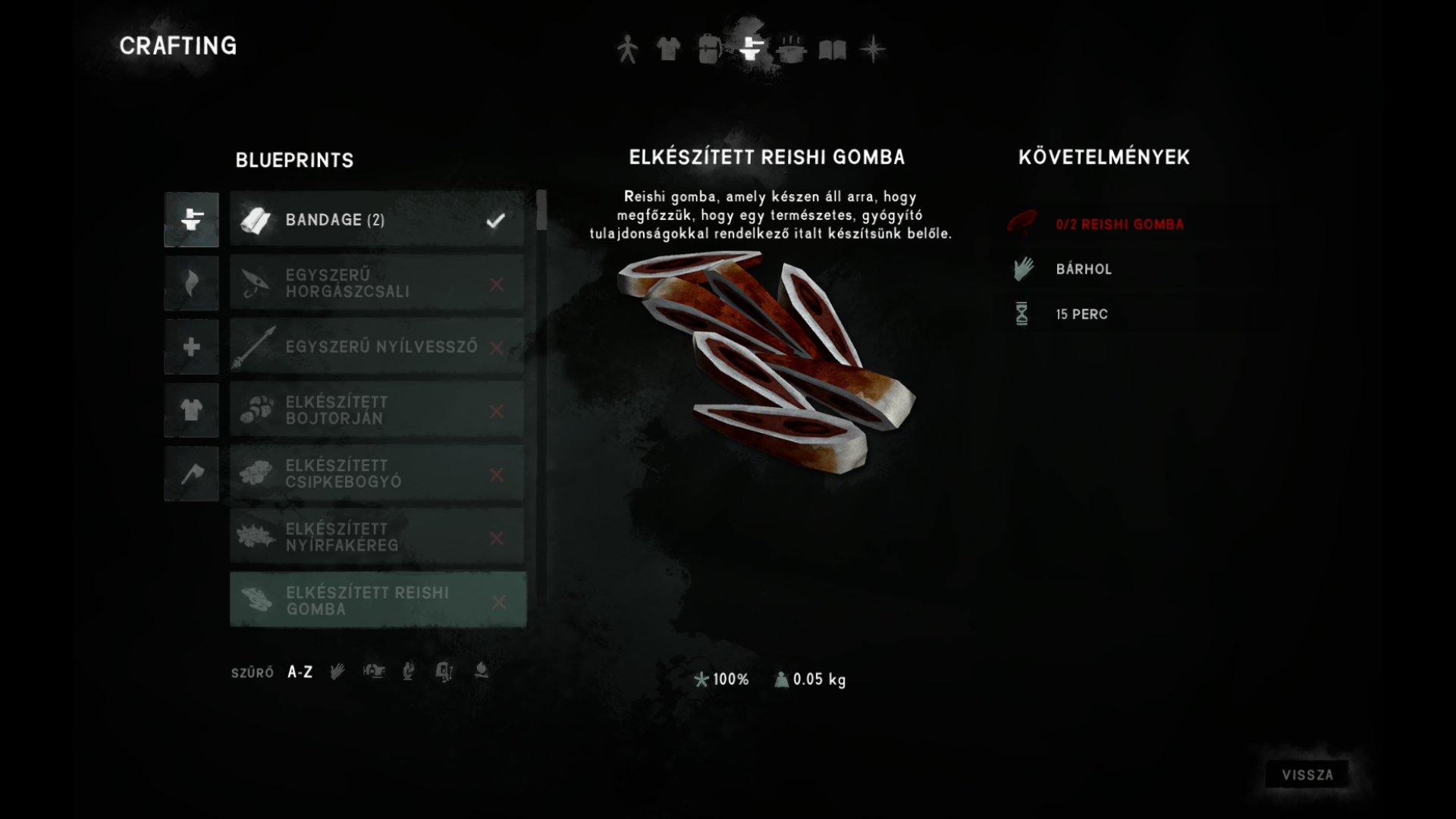
Task: Select the Egyszerű Nyílvessző blueprint
Action: click(x=377, y=347)
